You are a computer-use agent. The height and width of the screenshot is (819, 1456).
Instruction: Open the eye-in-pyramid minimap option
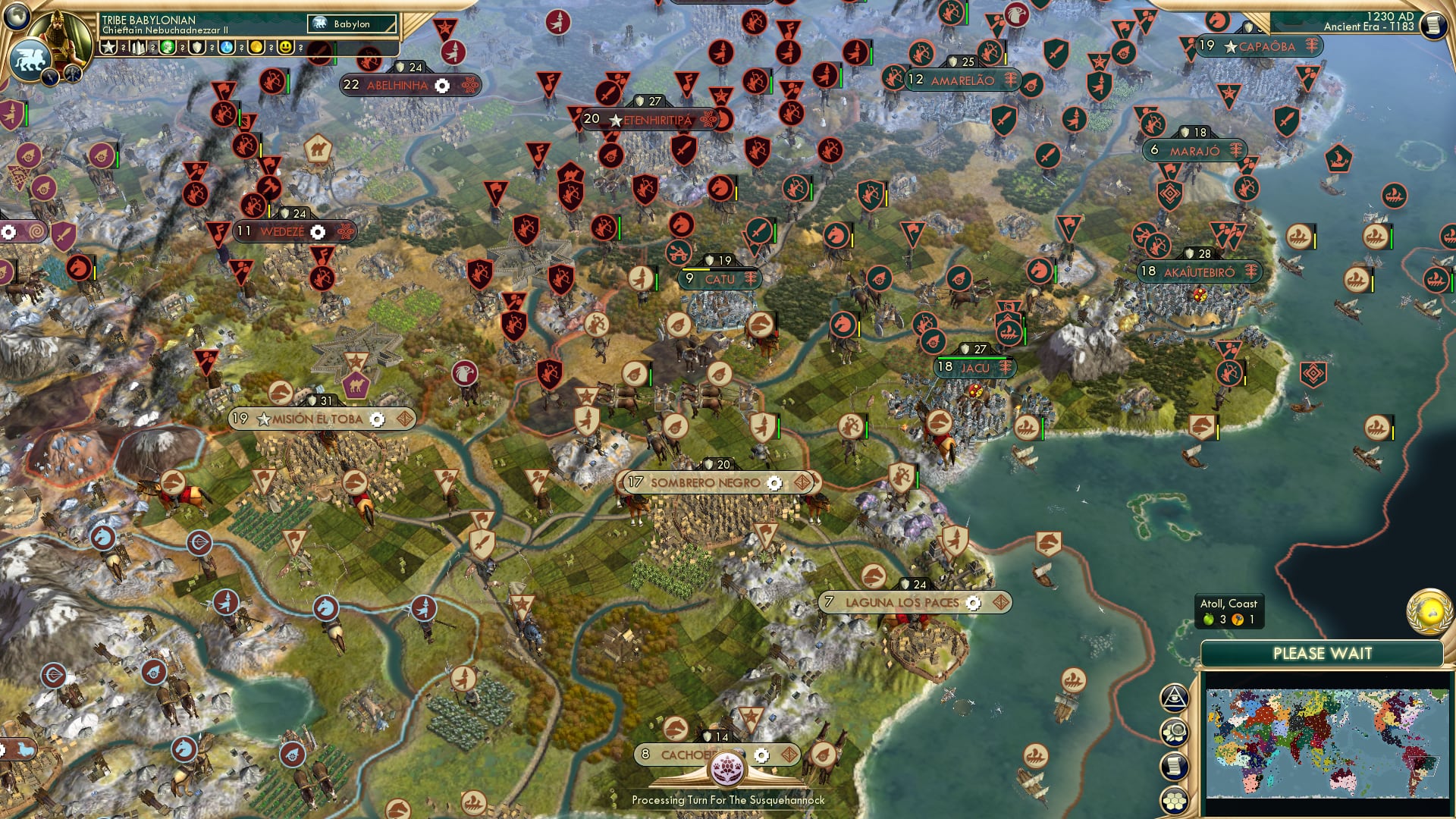click(1174, 698)
